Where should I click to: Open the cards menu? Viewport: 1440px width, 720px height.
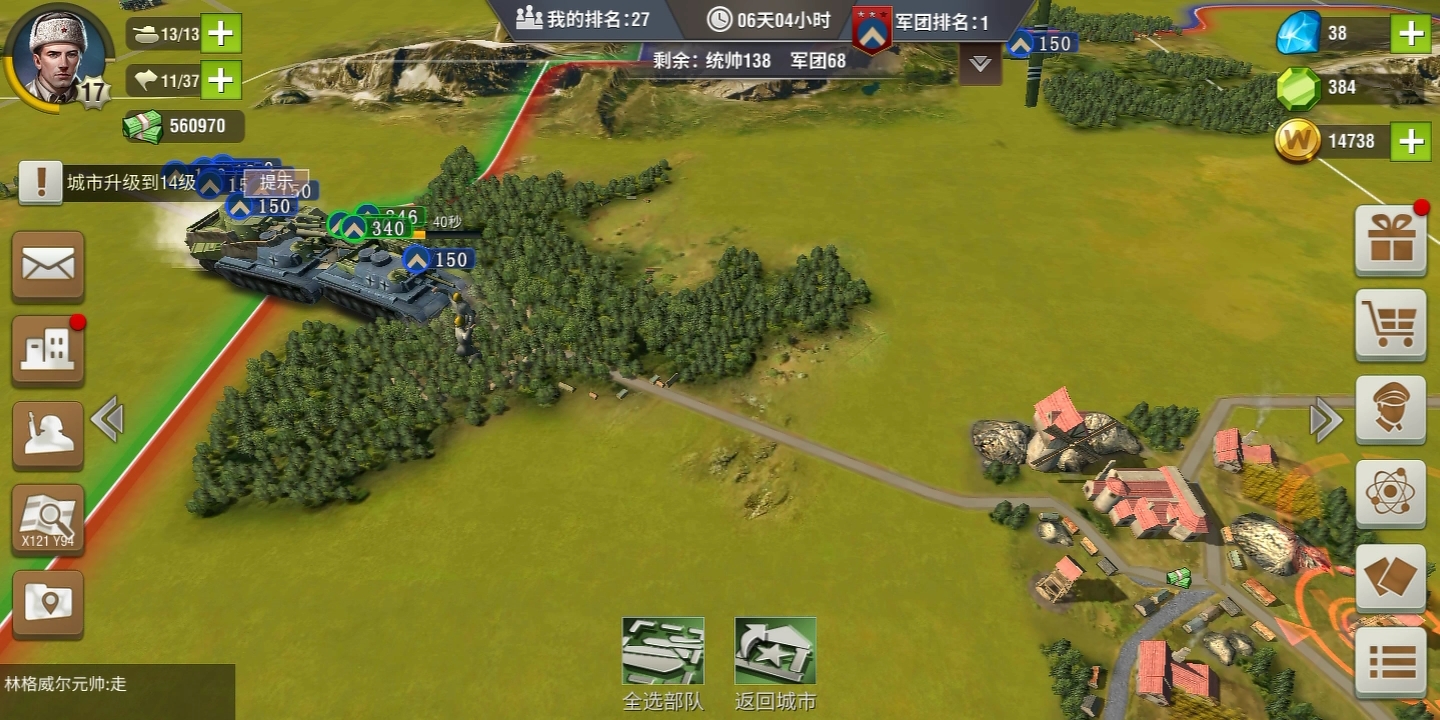pos(1390,578)
